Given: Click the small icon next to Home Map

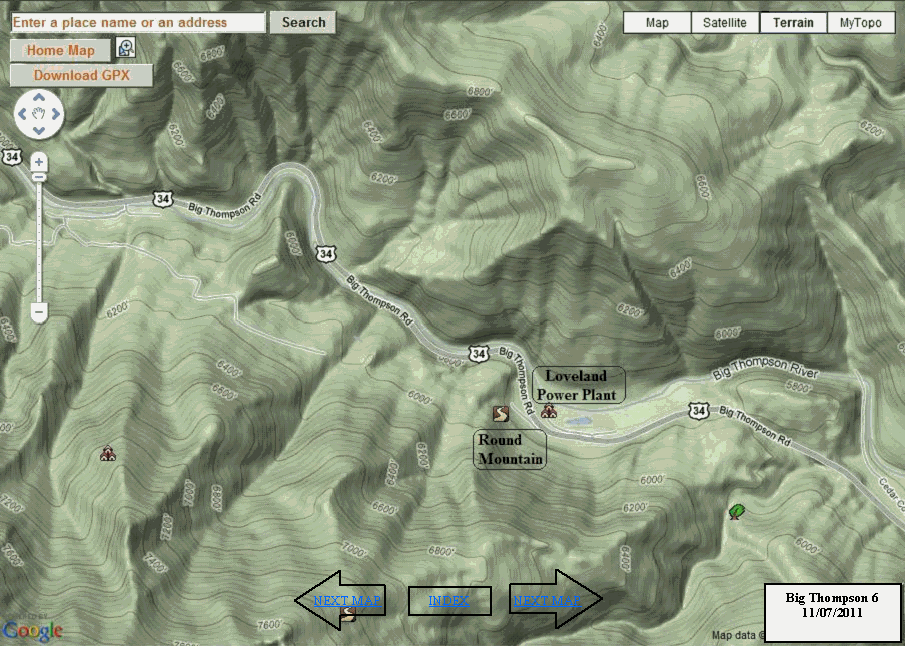Looking at the screenshot, I should click(x=126, y=47).
